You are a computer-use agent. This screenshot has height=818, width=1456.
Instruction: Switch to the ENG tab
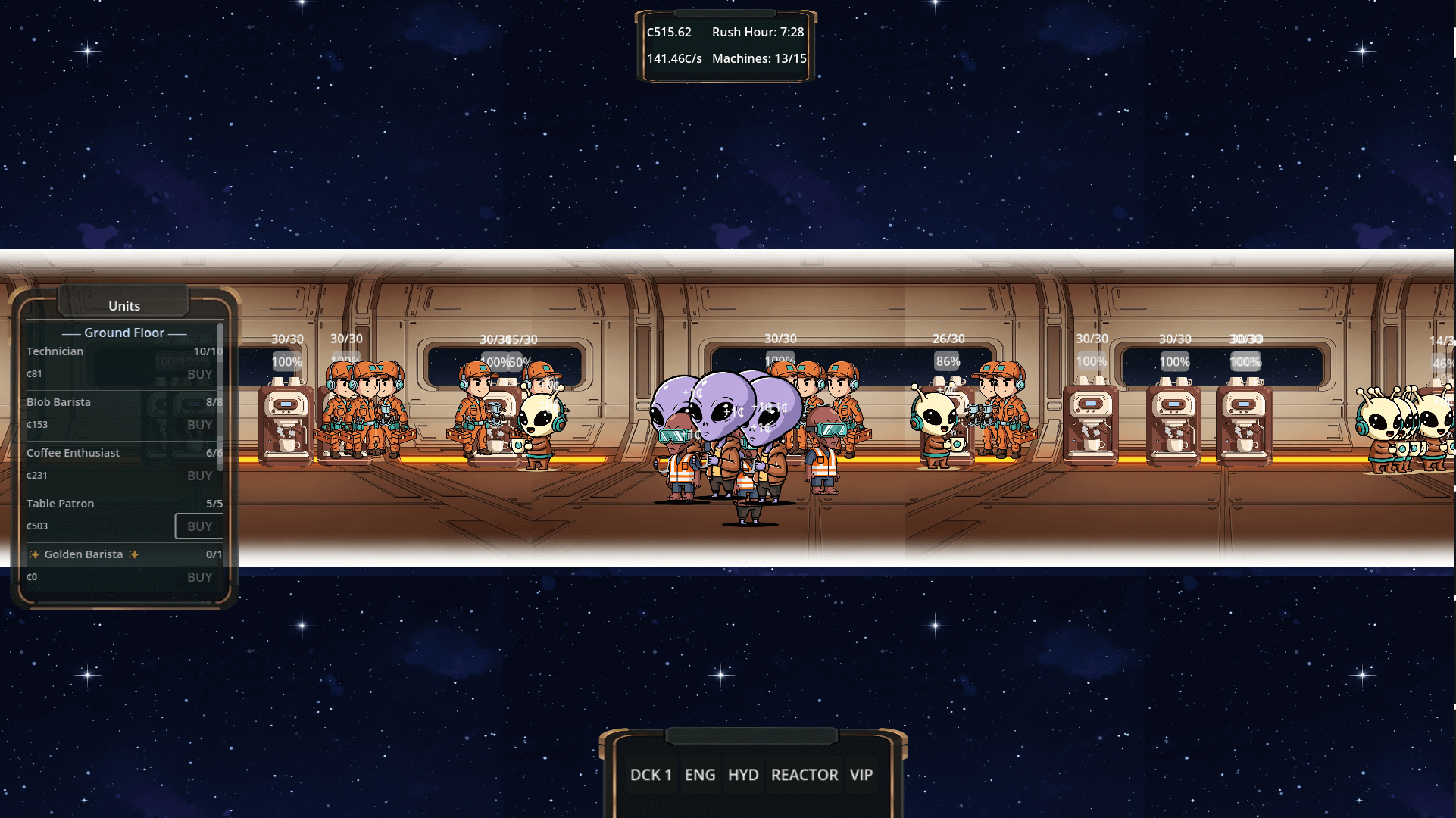pos(700,774)
